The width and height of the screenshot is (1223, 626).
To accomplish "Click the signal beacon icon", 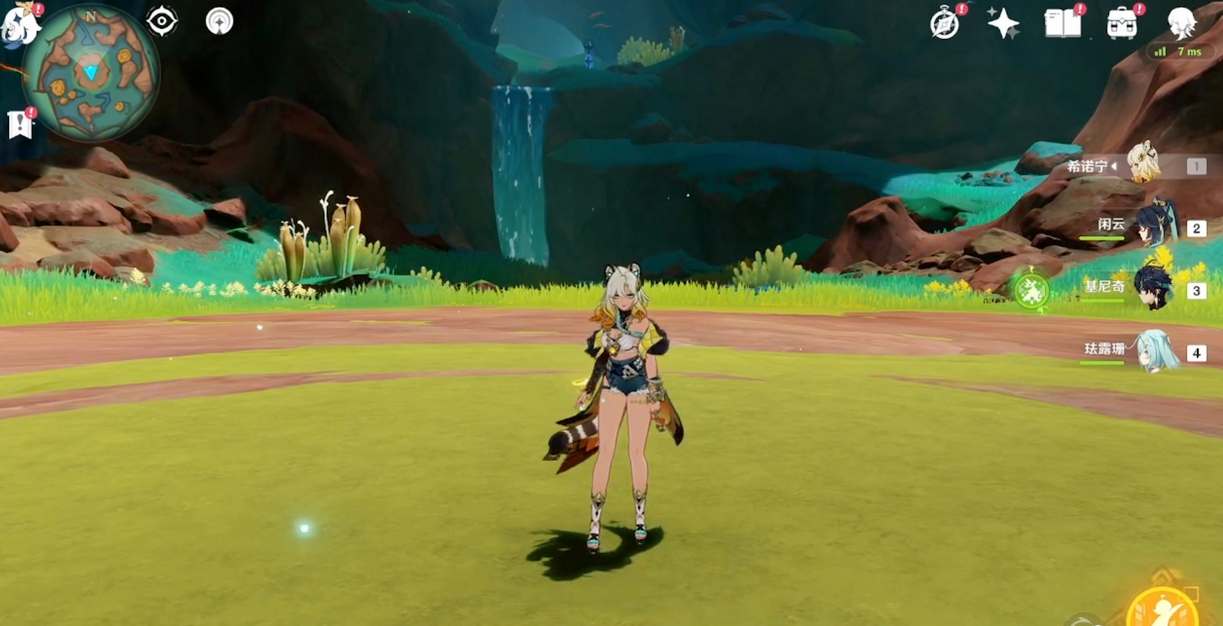I will tap(219, 21).
